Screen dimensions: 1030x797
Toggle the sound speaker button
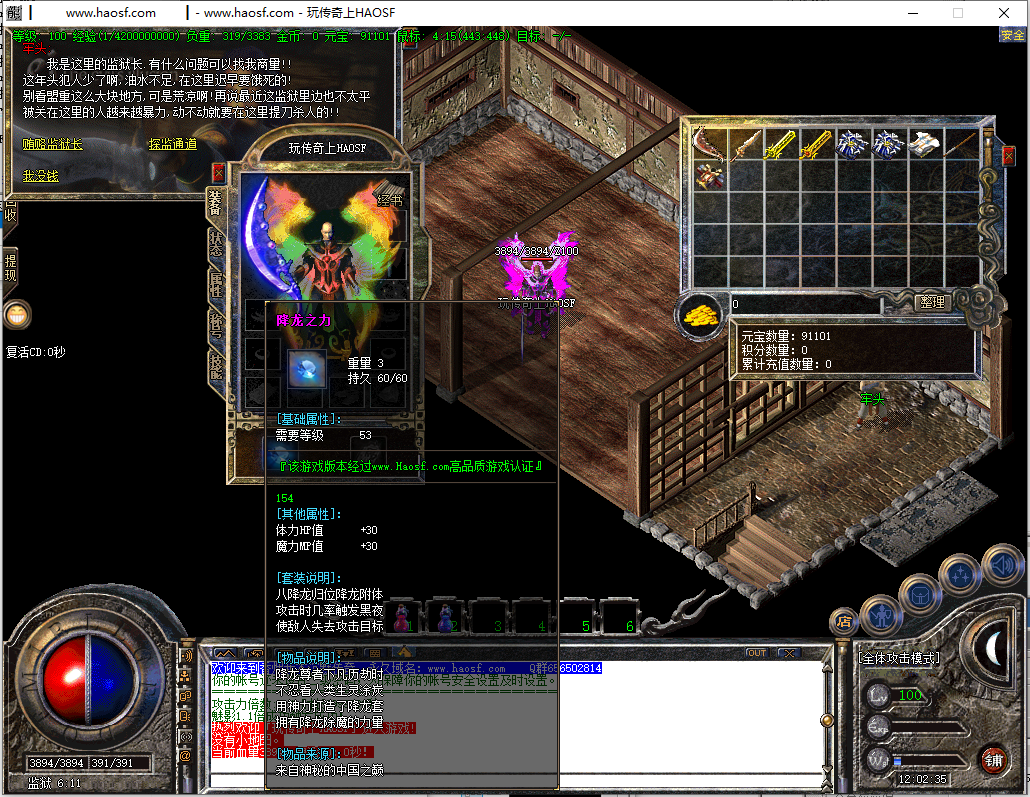coord(1001,565)
